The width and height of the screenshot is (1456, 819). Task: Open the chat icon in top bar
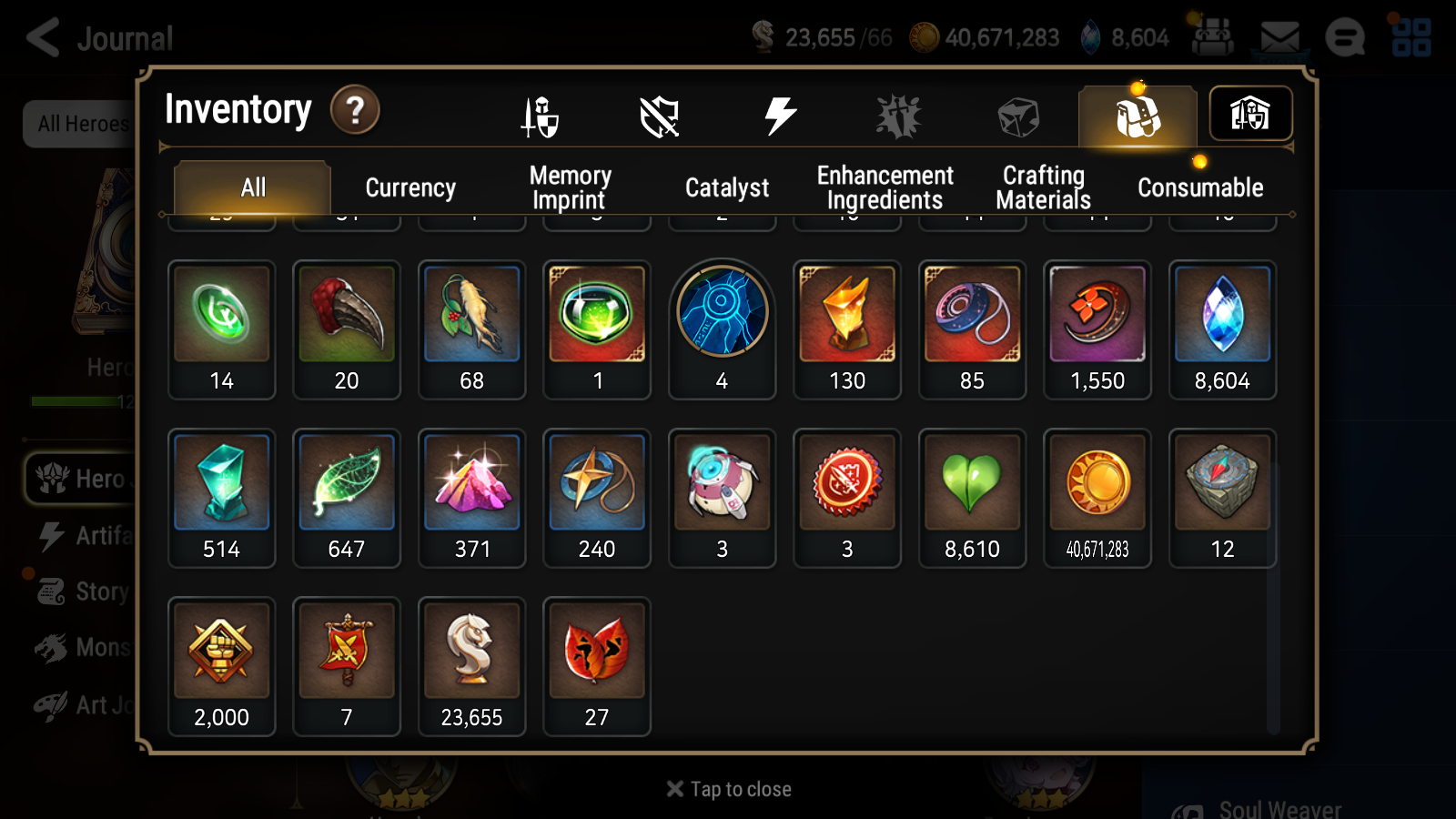pos(1346,37)
